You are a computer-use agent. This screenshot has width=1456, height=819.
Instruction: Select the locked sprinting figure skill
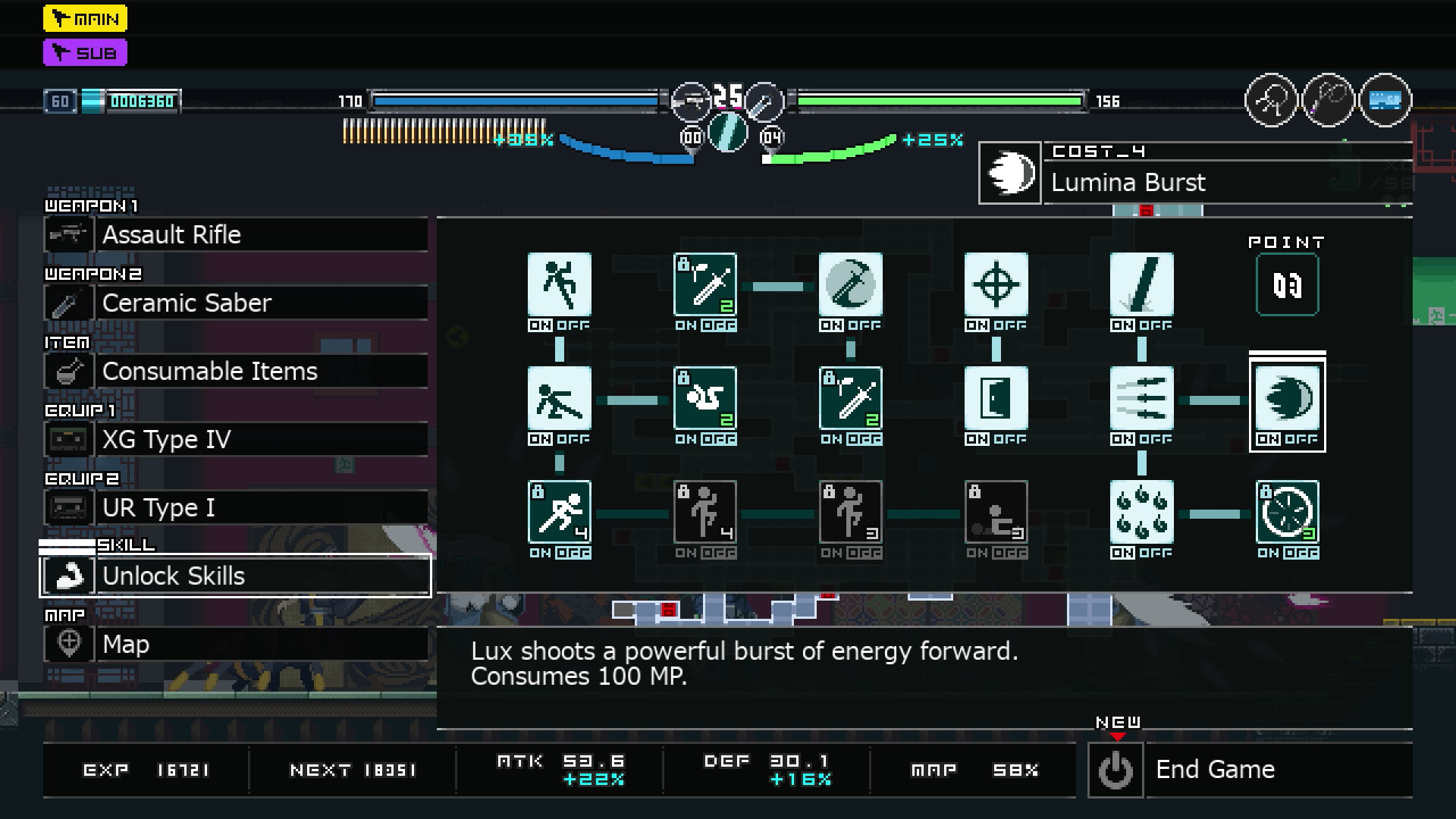coord(559,513)
